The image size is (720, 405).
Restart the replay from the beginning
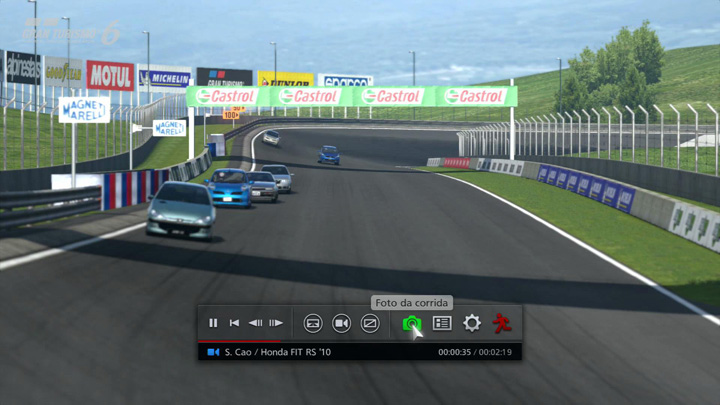click(234, 323)
